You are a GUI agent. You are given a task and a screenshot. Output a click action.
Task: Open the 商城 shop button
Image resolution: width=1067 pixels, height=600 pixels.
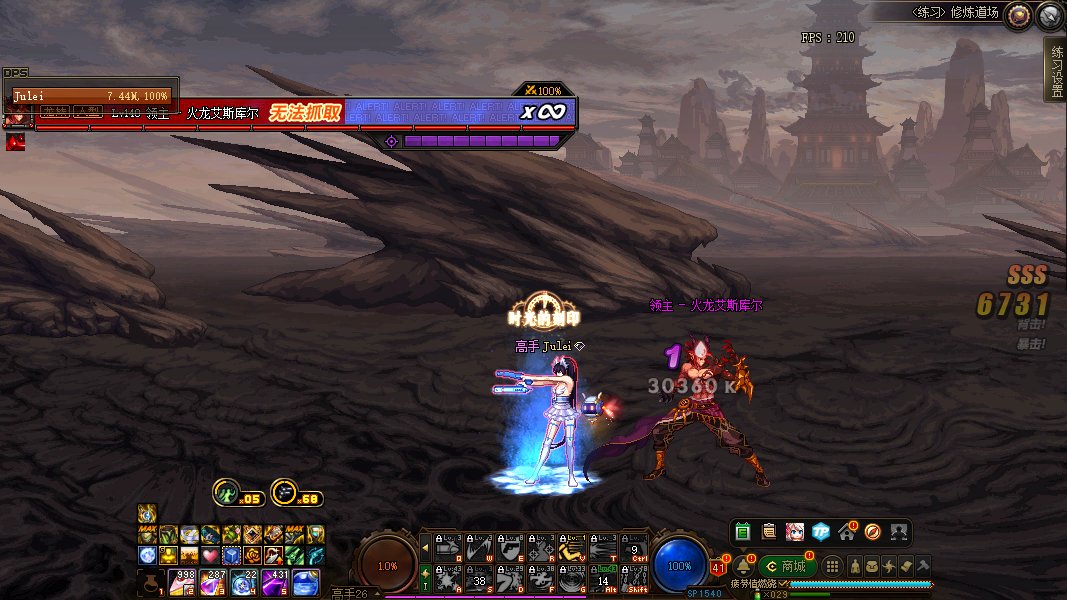coord(787,566)
